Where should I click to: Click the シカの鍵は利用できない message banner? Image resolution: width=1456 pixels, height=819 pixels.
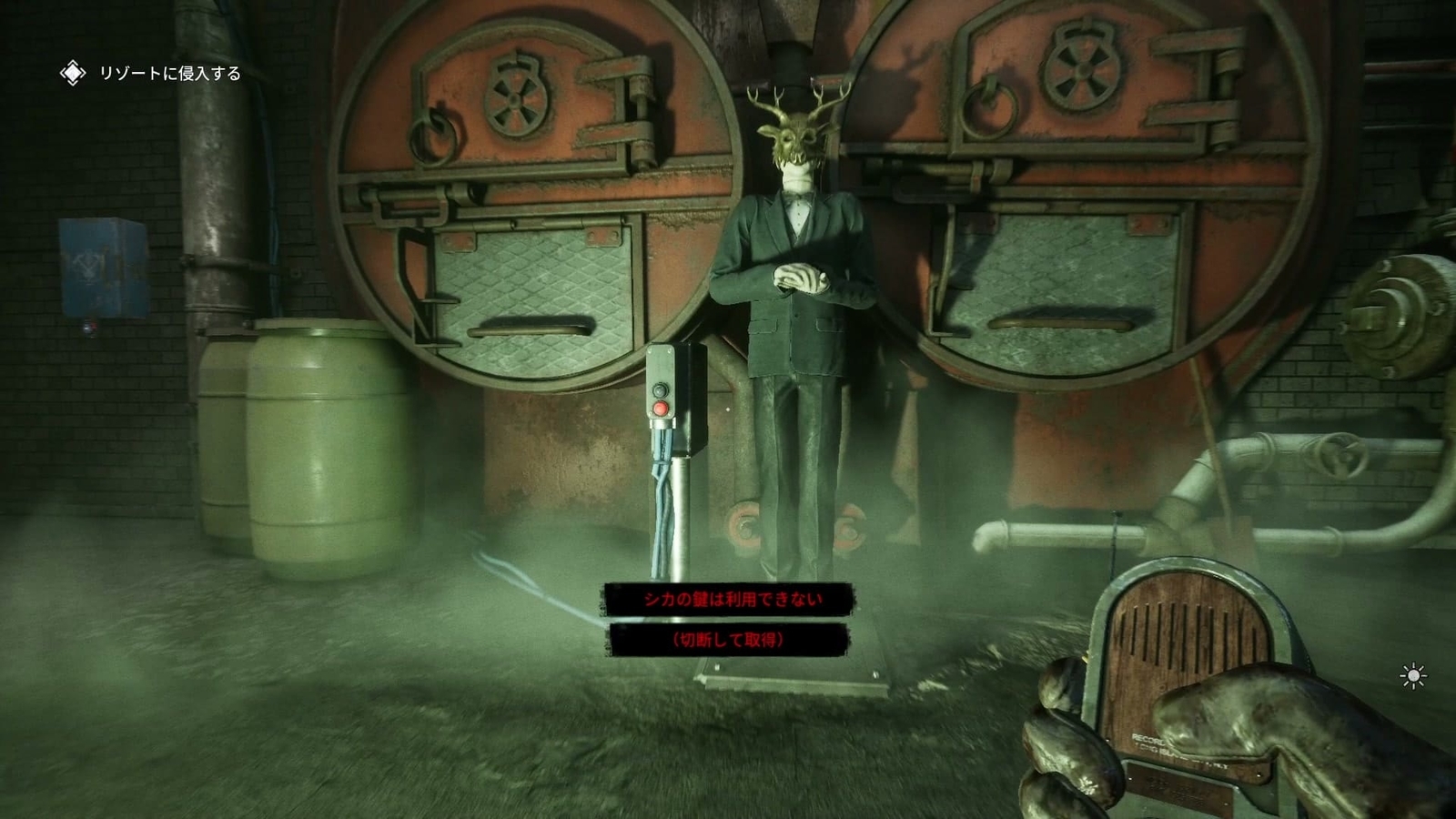(728, 600)
